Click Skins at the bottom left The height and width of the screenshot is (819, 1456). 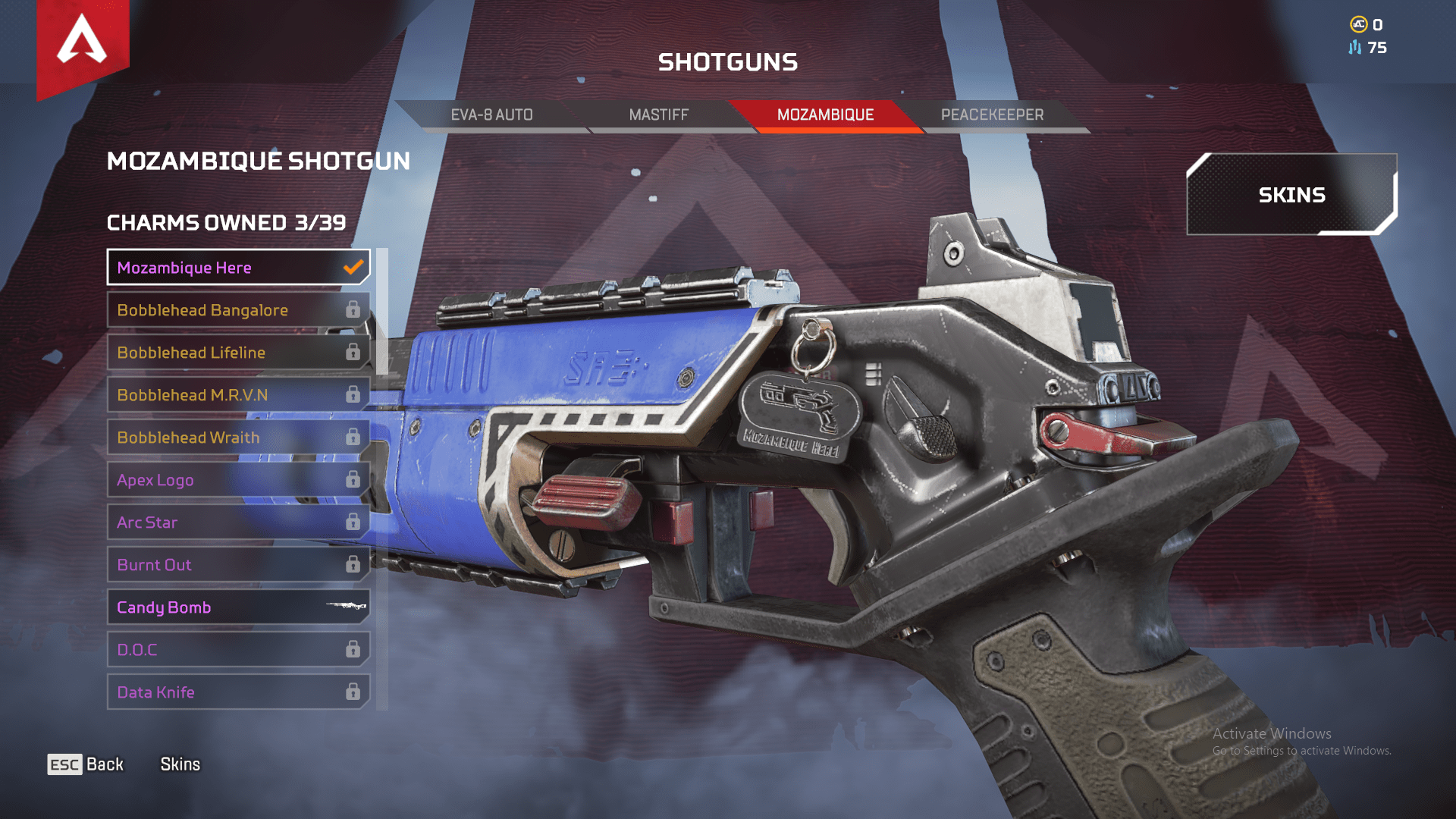[x=180, y=764]
